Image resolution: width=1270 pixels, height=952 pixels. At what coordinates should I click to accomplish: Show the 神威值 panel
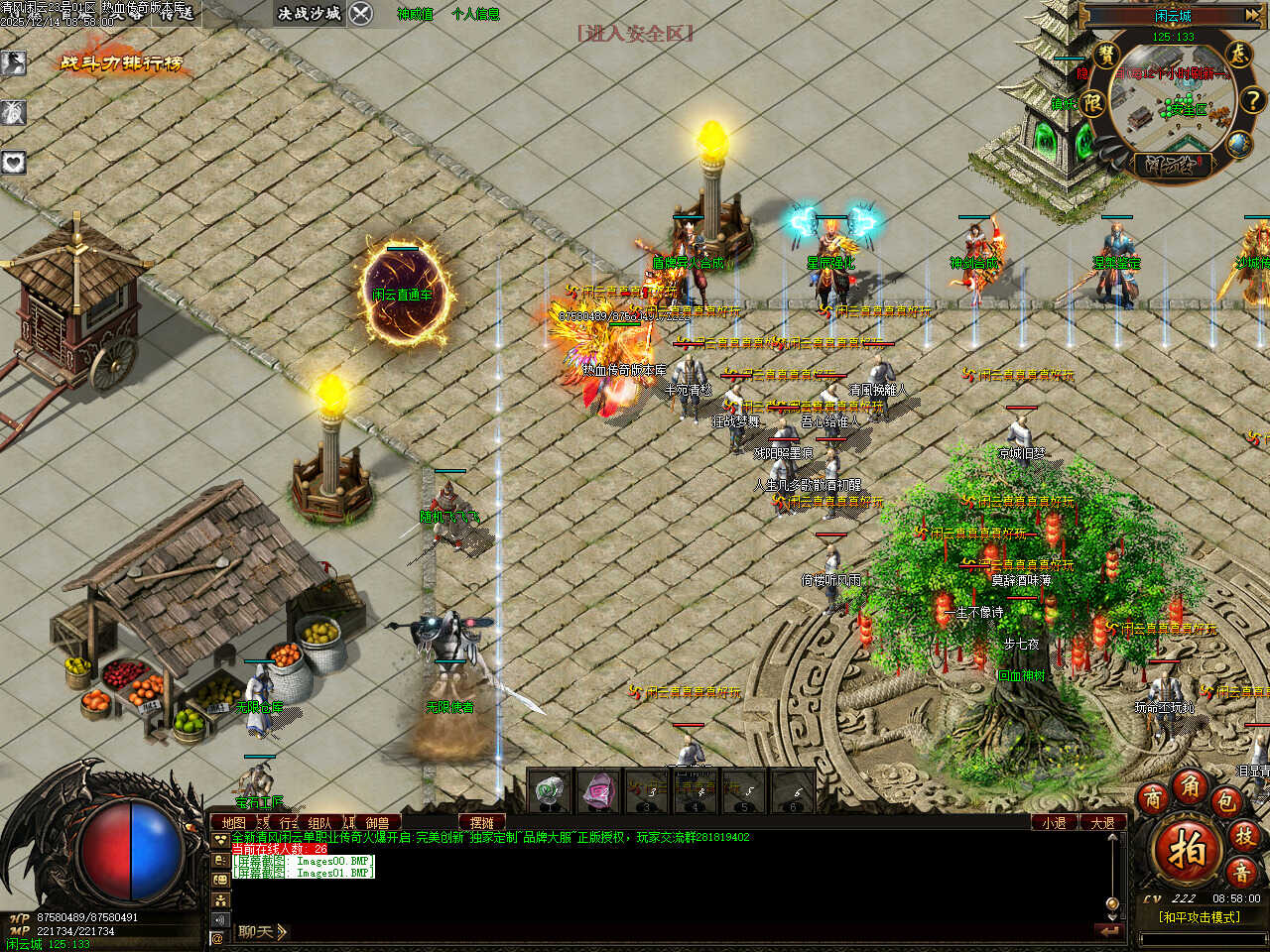[415, 14]
